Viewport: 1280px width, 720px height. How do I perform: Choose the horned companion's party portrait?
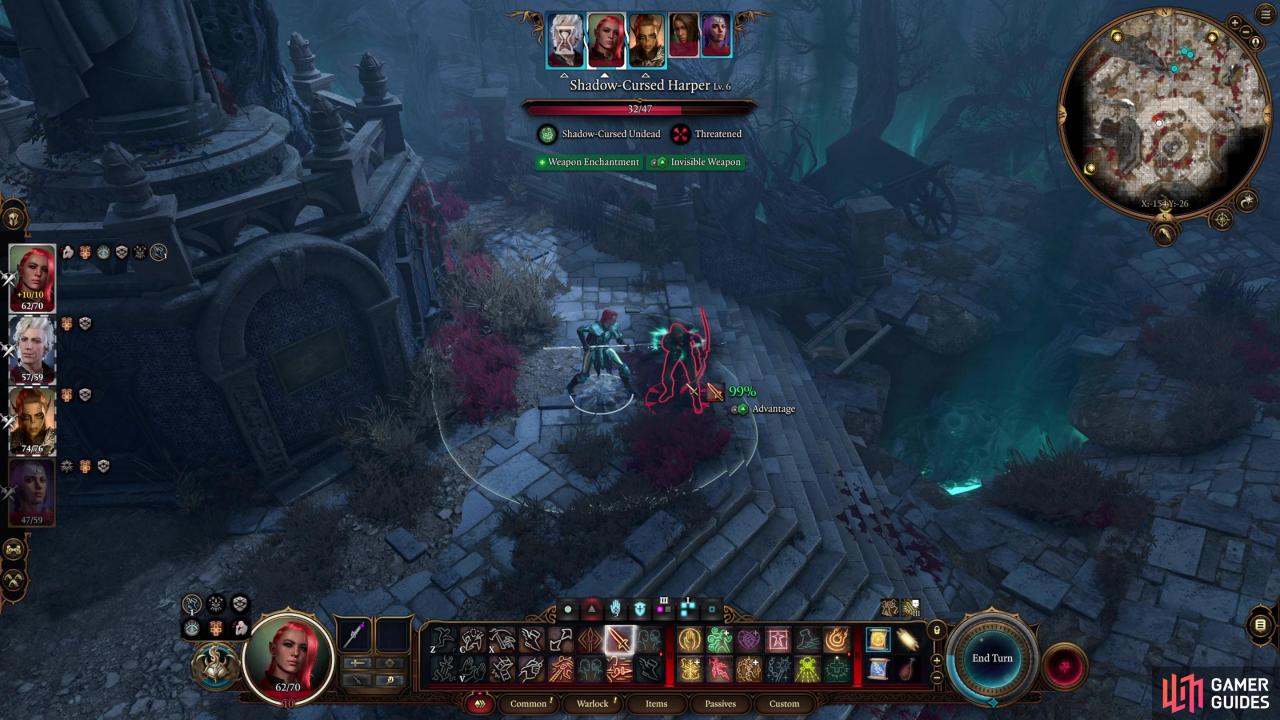tap(32, 421)
